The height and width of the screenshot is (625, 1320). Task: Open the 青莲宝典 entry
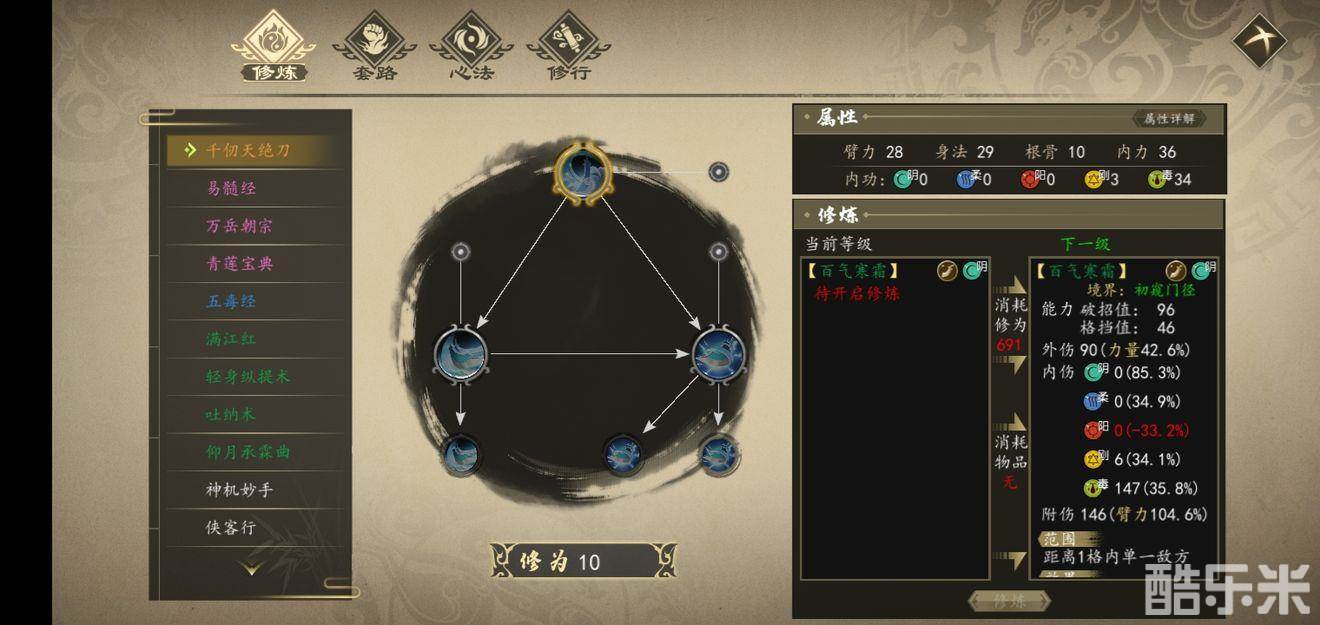tap(239, 264)
